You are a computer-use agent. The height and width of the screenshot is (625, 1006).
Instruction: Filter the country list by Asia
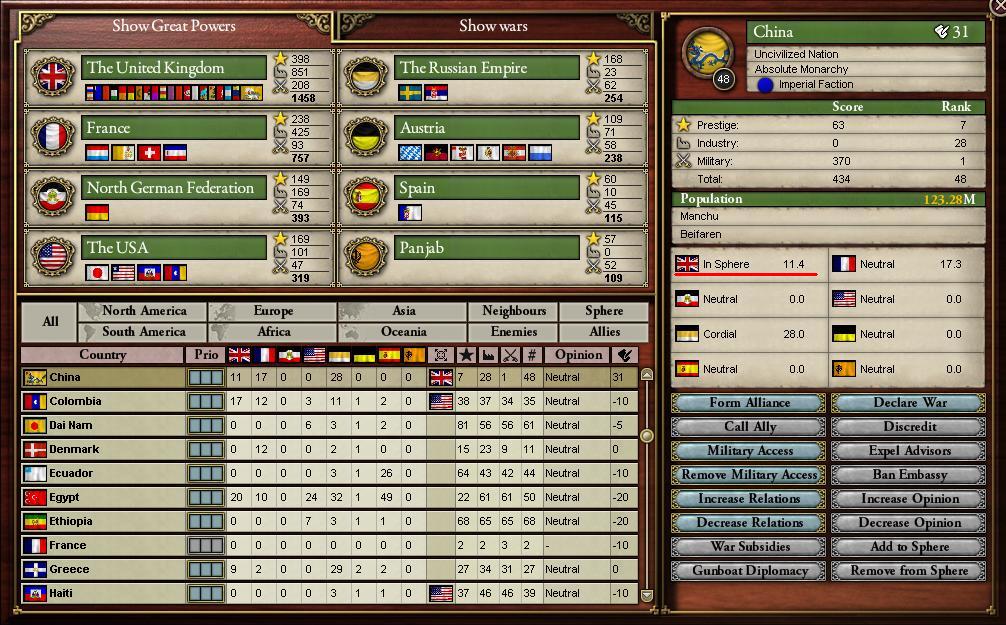pyautogui.click(x=403, y=311)
